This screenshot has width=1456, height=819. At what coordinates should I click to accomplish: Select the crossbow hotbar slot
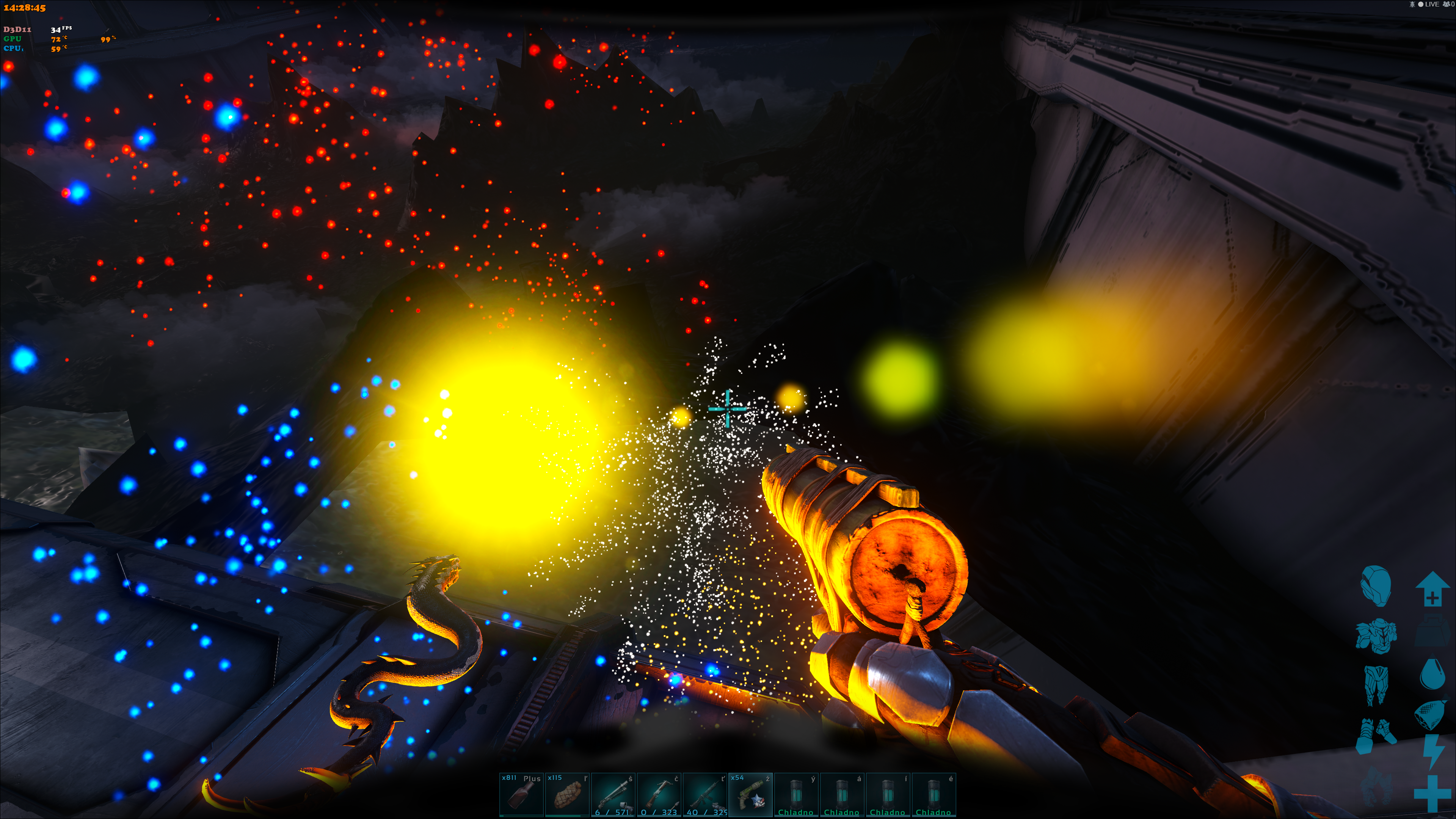(x=659, y=794)
